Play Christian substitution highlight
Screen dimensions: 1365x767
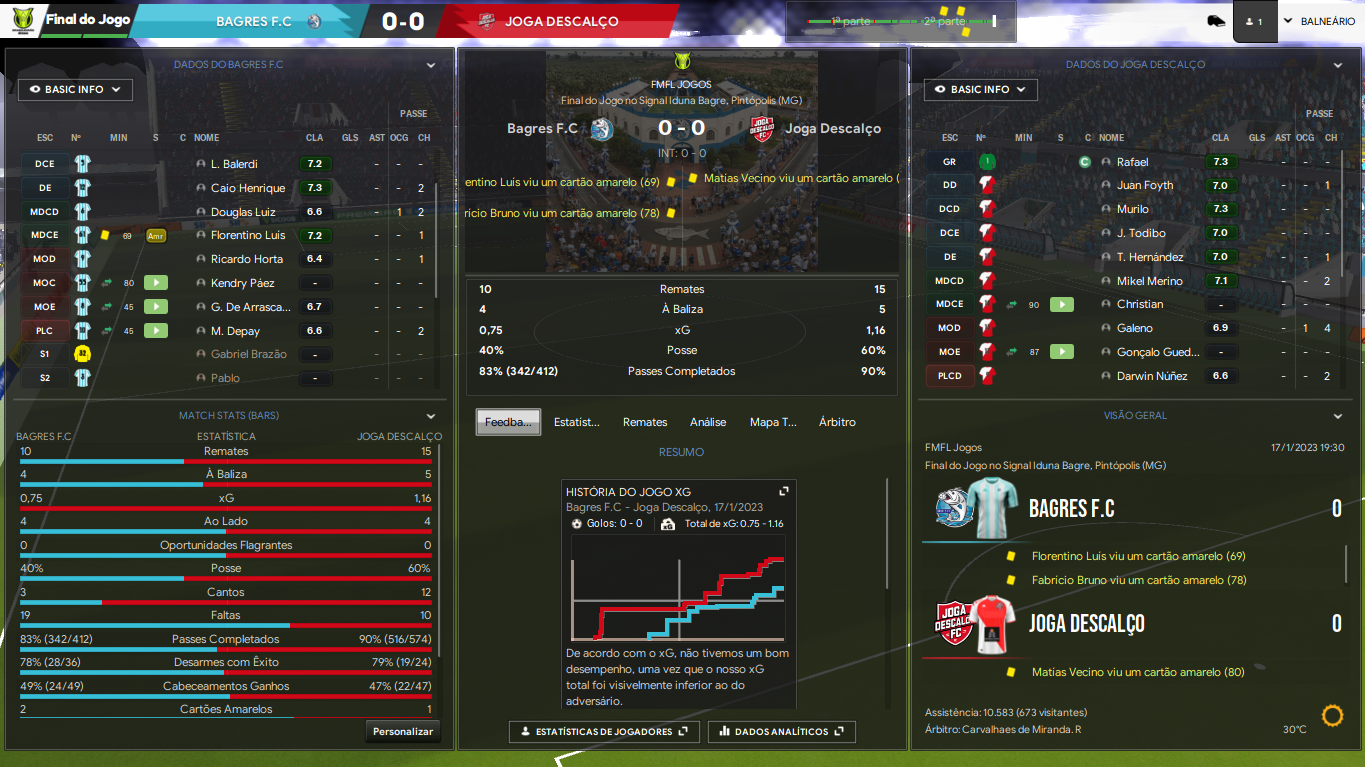pyautogui.click(x=1061, y=304)
